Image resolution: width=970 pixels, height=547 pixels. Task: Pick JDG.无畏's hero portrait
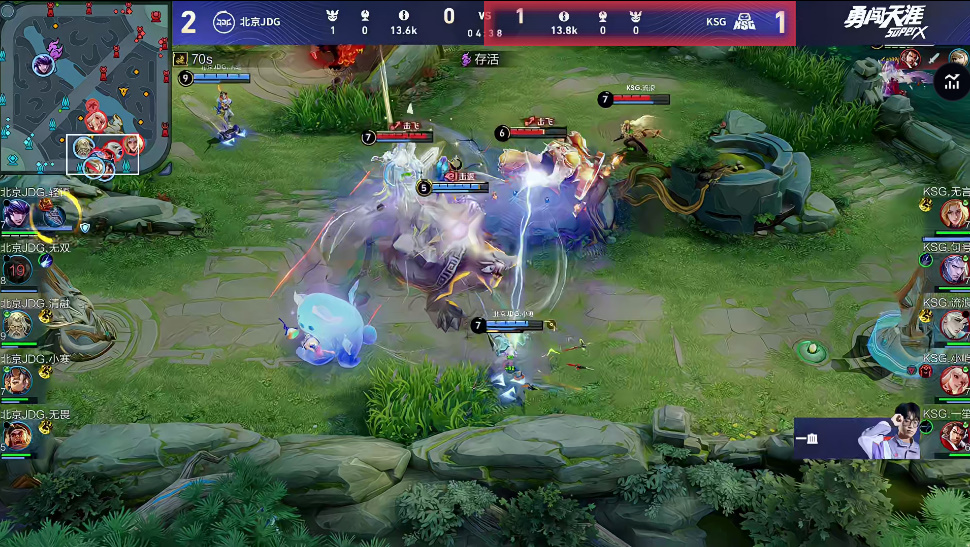point(17,436)
